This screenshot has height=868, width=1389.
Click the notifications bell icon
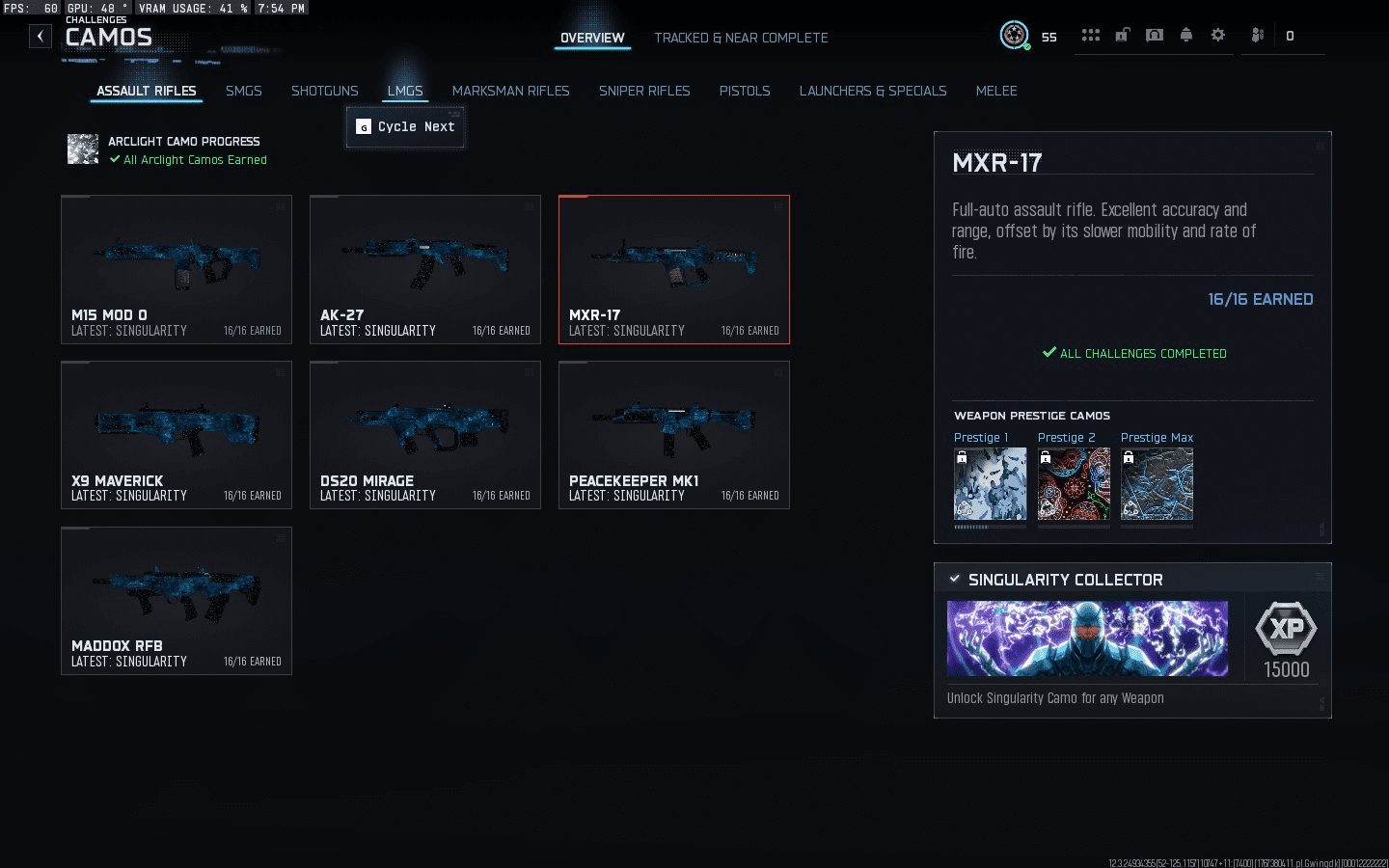click(1185, 35)
